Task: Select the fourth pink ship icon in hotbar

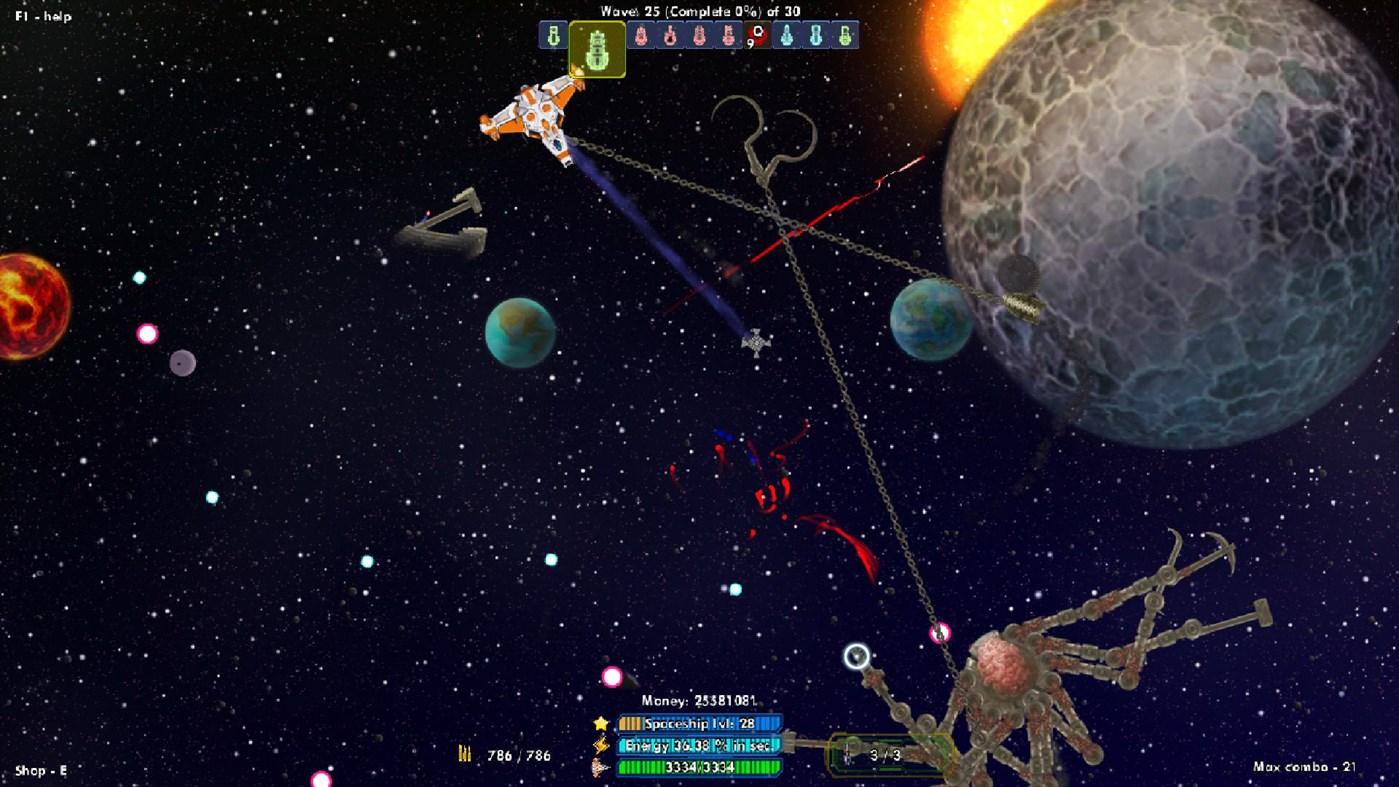Action: pyautogui.click(x=729, y=37)
